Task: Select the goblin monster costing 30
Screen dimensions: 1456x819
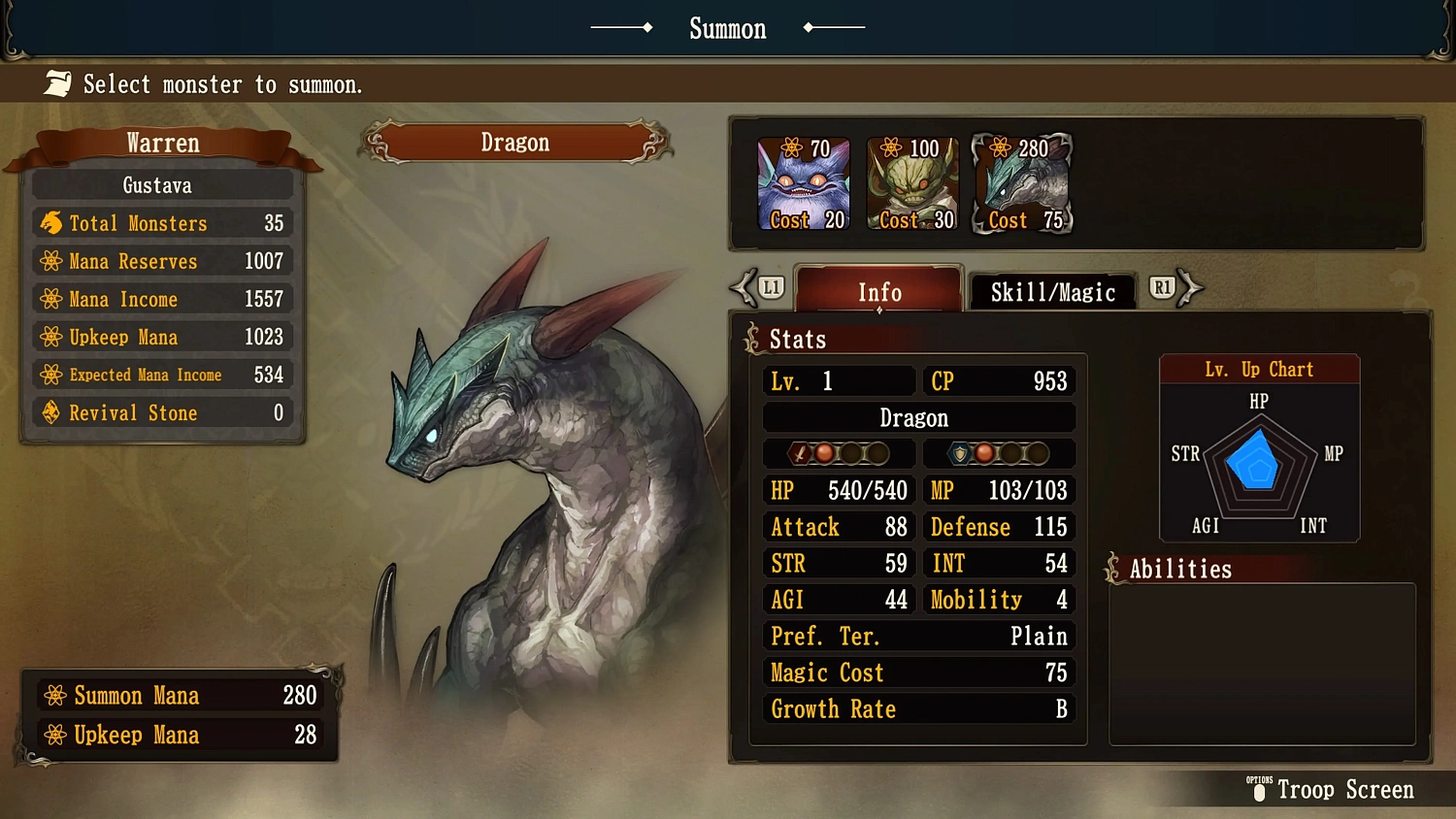Action: tap(912, 183)
